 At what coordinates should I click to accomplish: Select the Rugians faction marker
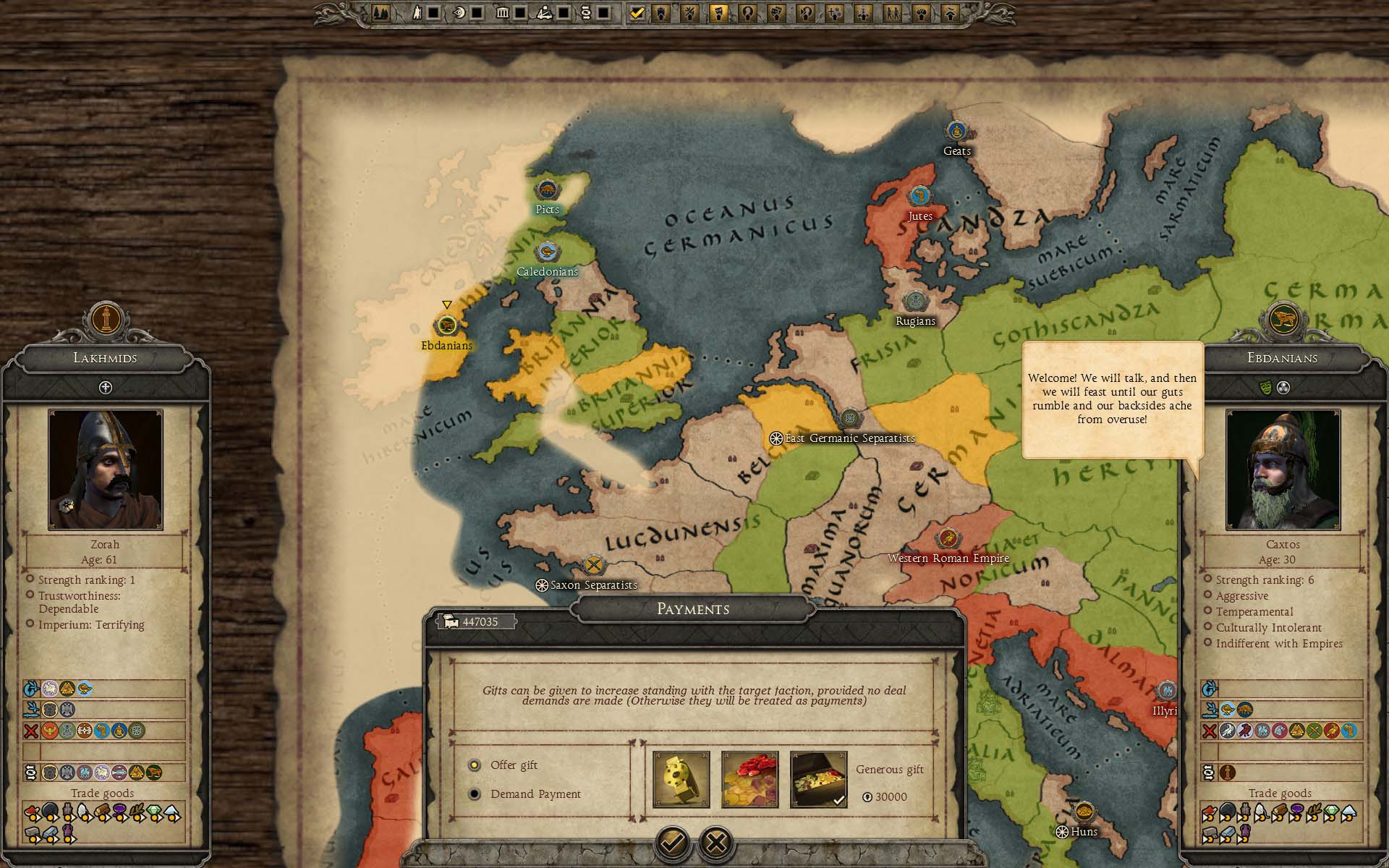click(x=916, y=300)
